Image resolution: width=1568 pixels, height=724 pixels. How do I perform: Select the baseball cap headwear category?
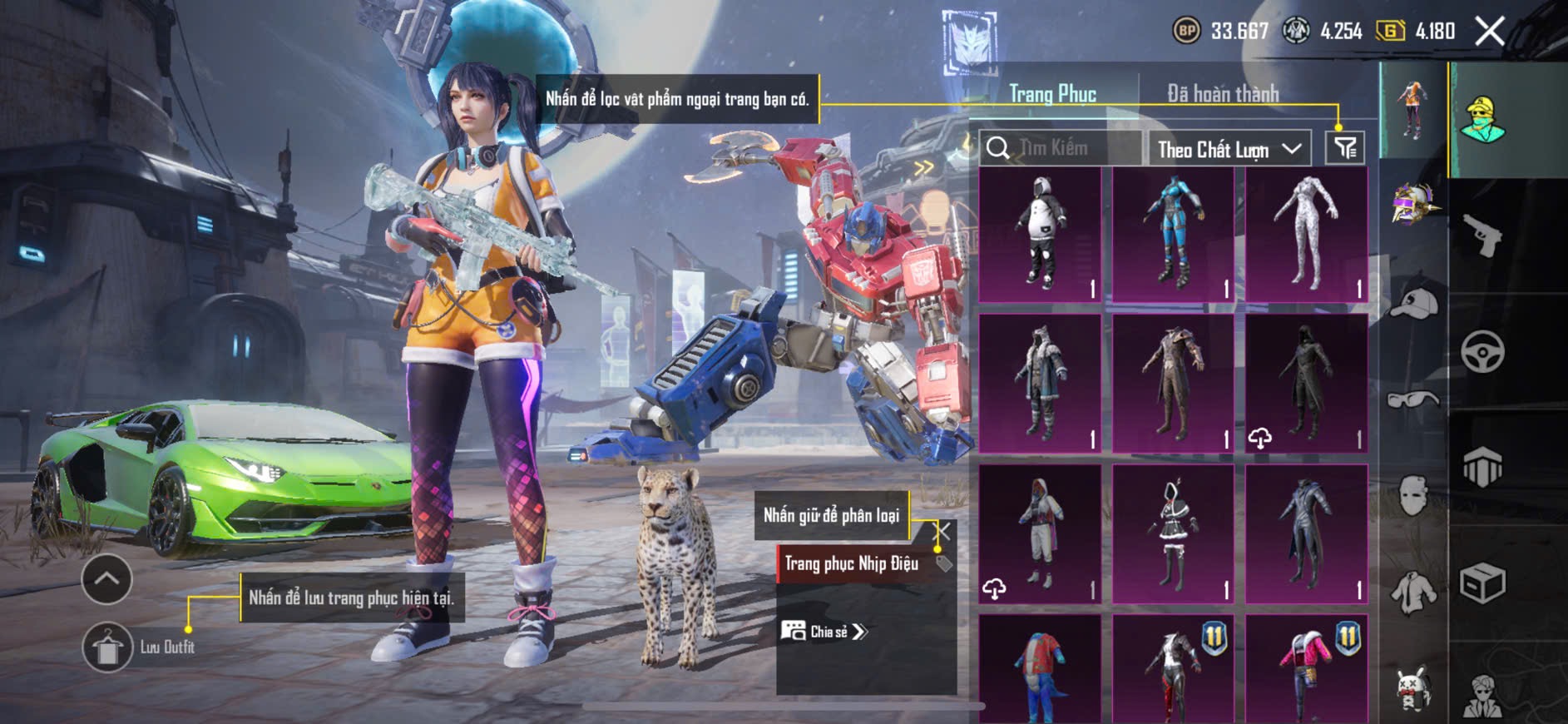click(x=1413, y=303)
